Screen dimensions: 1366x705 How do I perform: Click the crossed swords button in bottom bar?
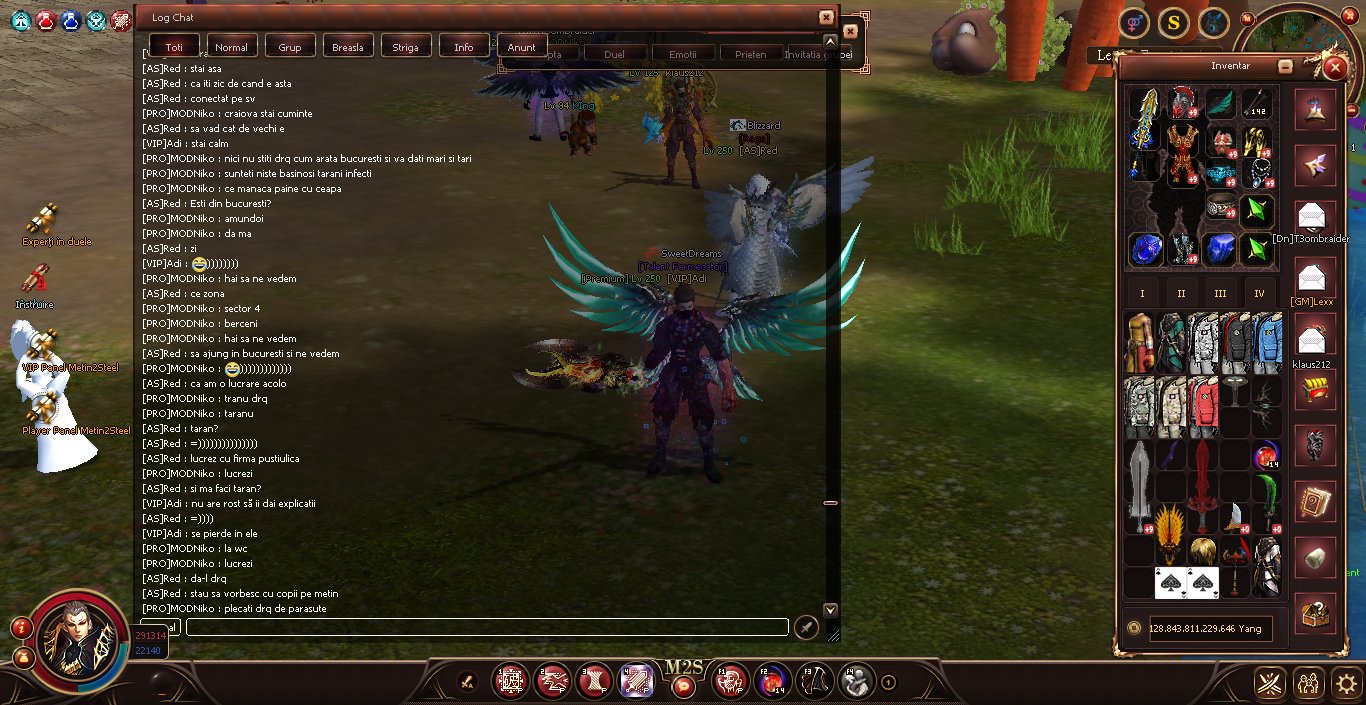click(x=1270, y=684)
